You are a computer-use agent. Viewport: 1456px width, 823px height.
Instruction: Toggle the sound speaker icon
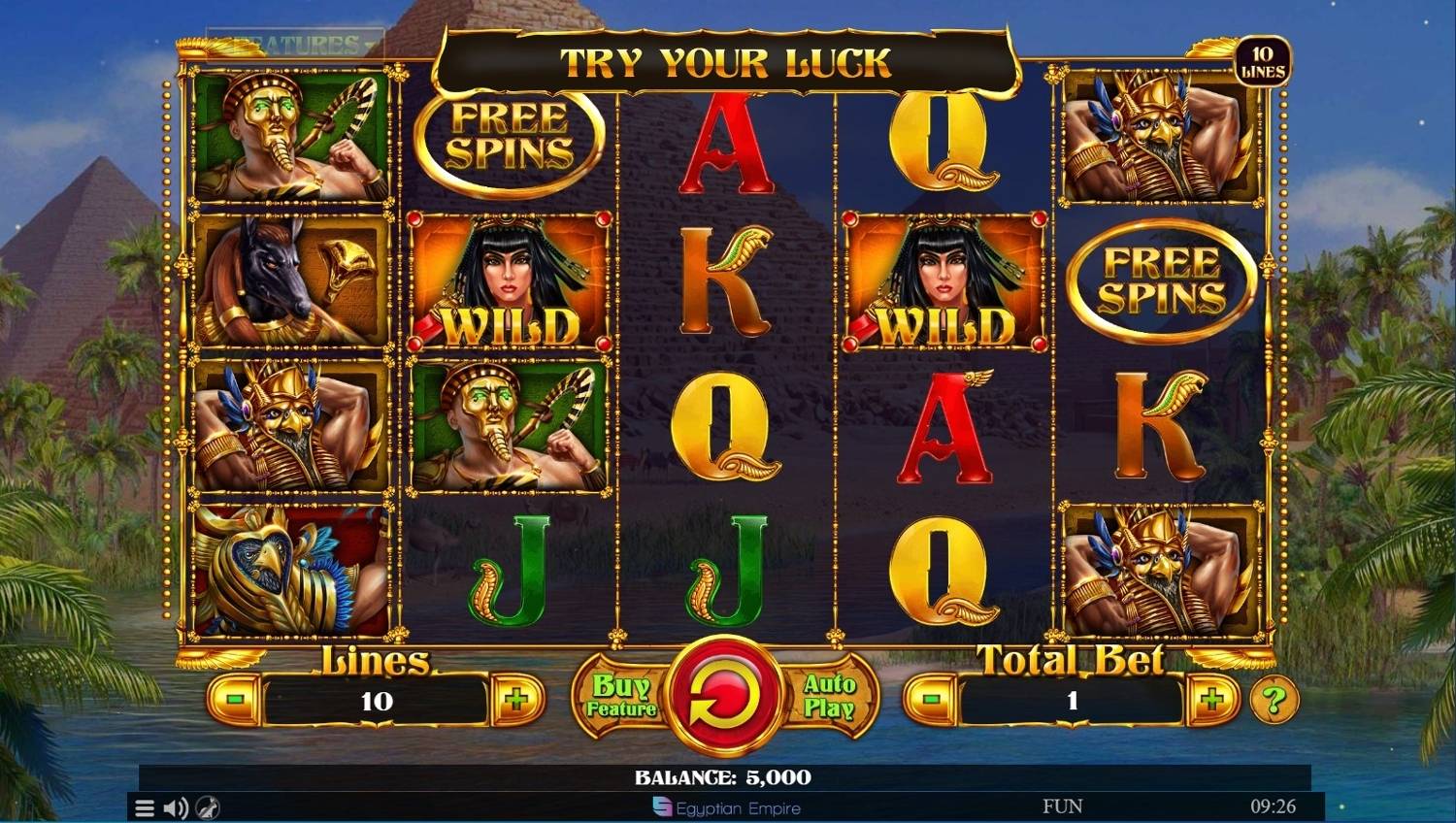(176, 807)
